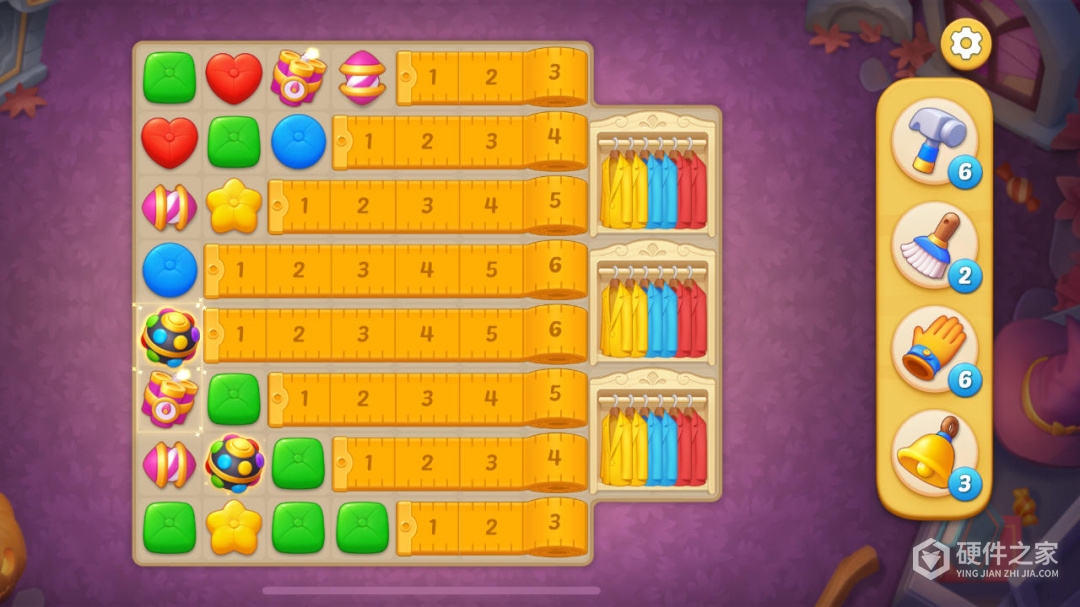Select the red heart beside the pink spool
The image size is (1080, 607).
point(233,77)
